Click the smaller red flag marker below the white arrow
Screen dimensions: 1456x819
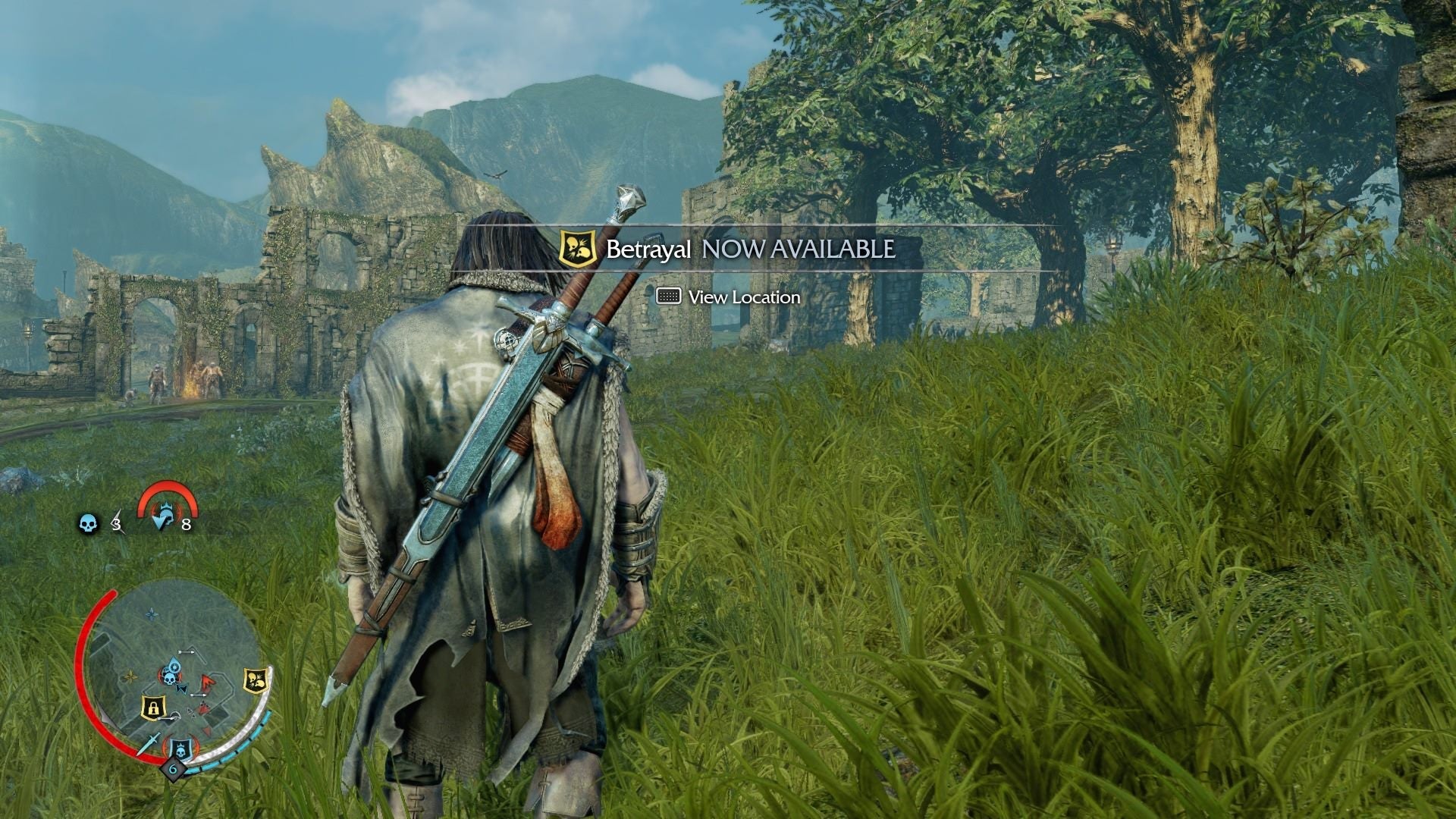click(x=203, y=706)
